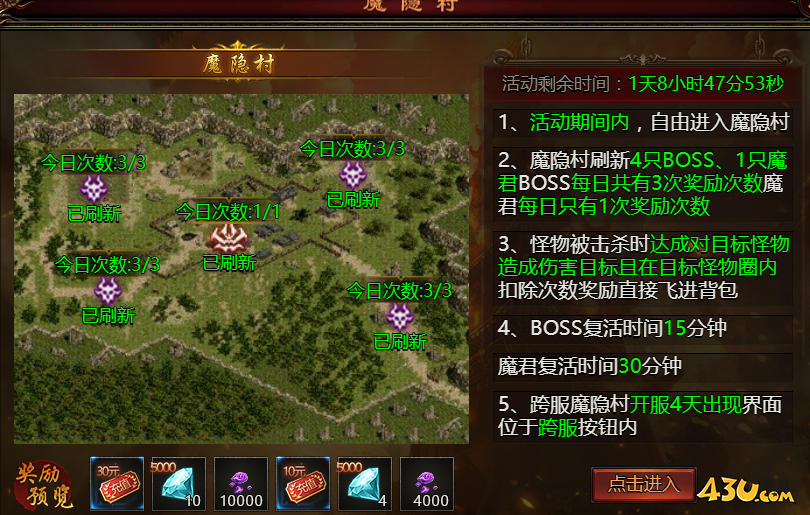View the purple item reward marked 4000
The image size is (810, 515).
[x=427, y=484]
